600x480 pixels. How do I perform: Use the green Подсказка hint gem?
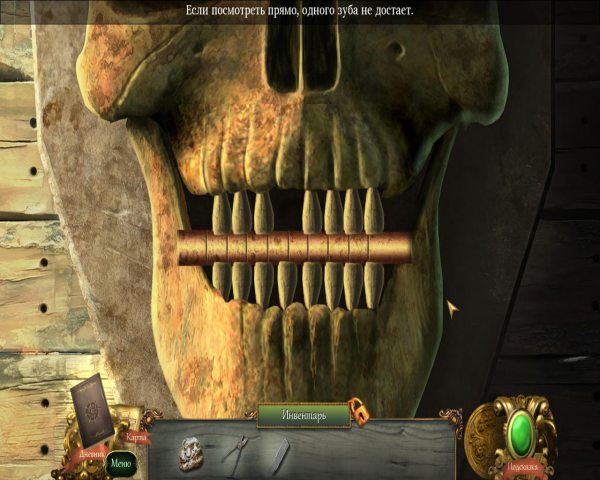(523, 436)
